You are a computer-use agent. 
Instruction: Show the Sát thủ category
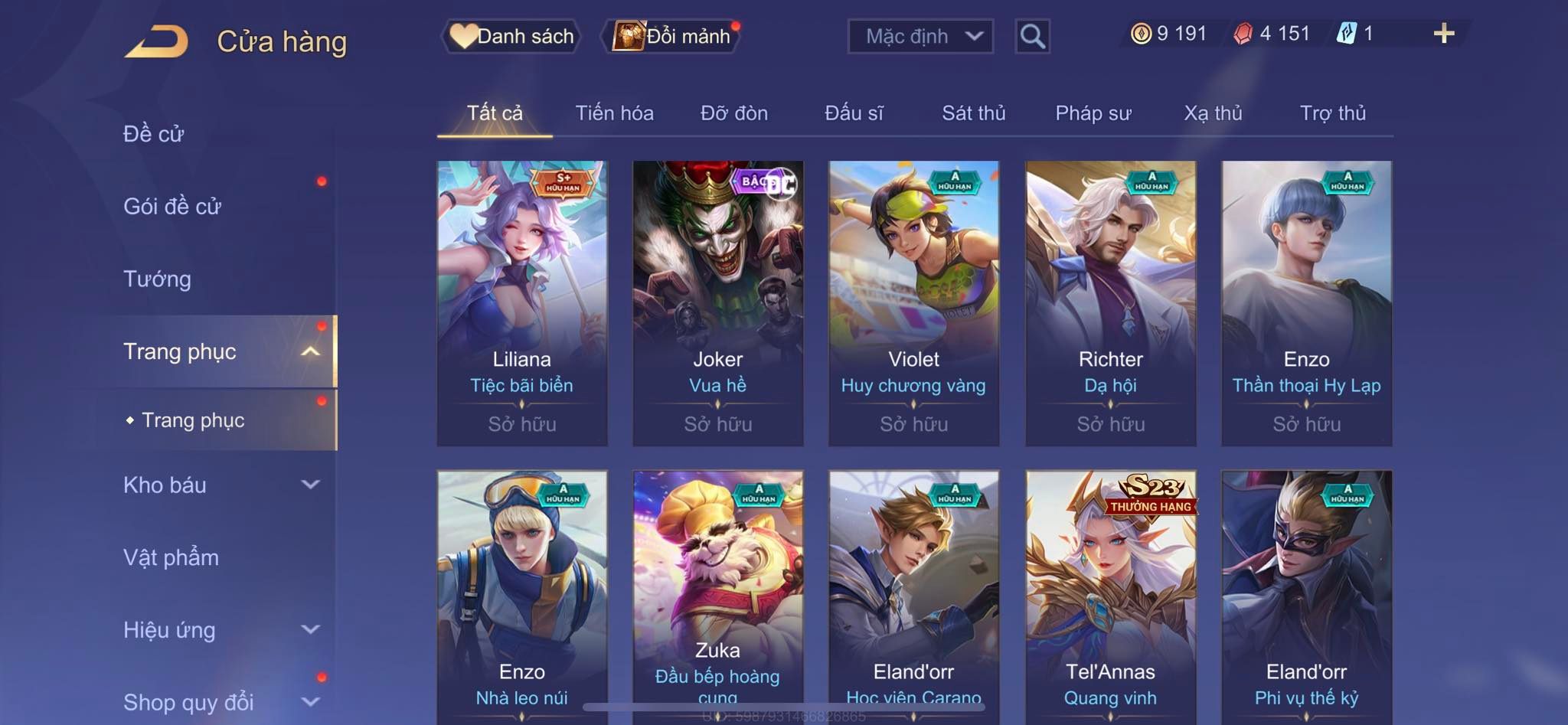tap(973, 113)
